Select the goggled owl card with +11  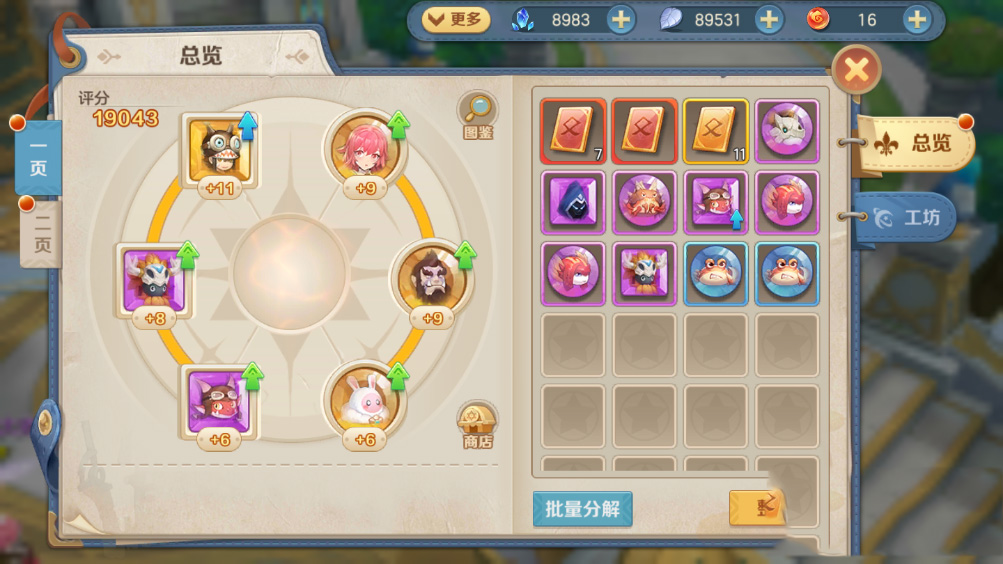219,150
